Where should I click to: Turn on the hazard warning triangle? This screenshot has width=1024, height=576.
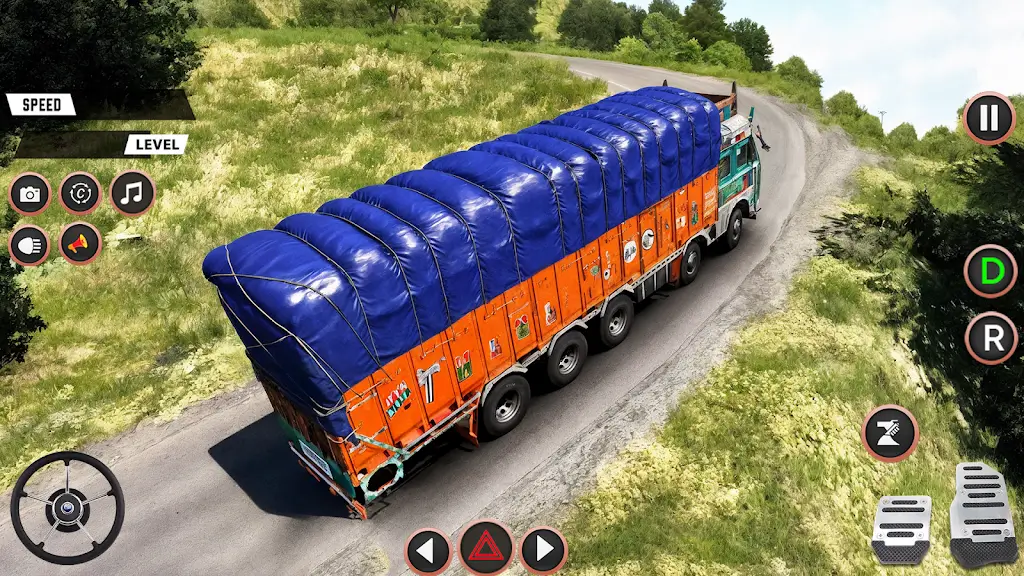(486, 548)
